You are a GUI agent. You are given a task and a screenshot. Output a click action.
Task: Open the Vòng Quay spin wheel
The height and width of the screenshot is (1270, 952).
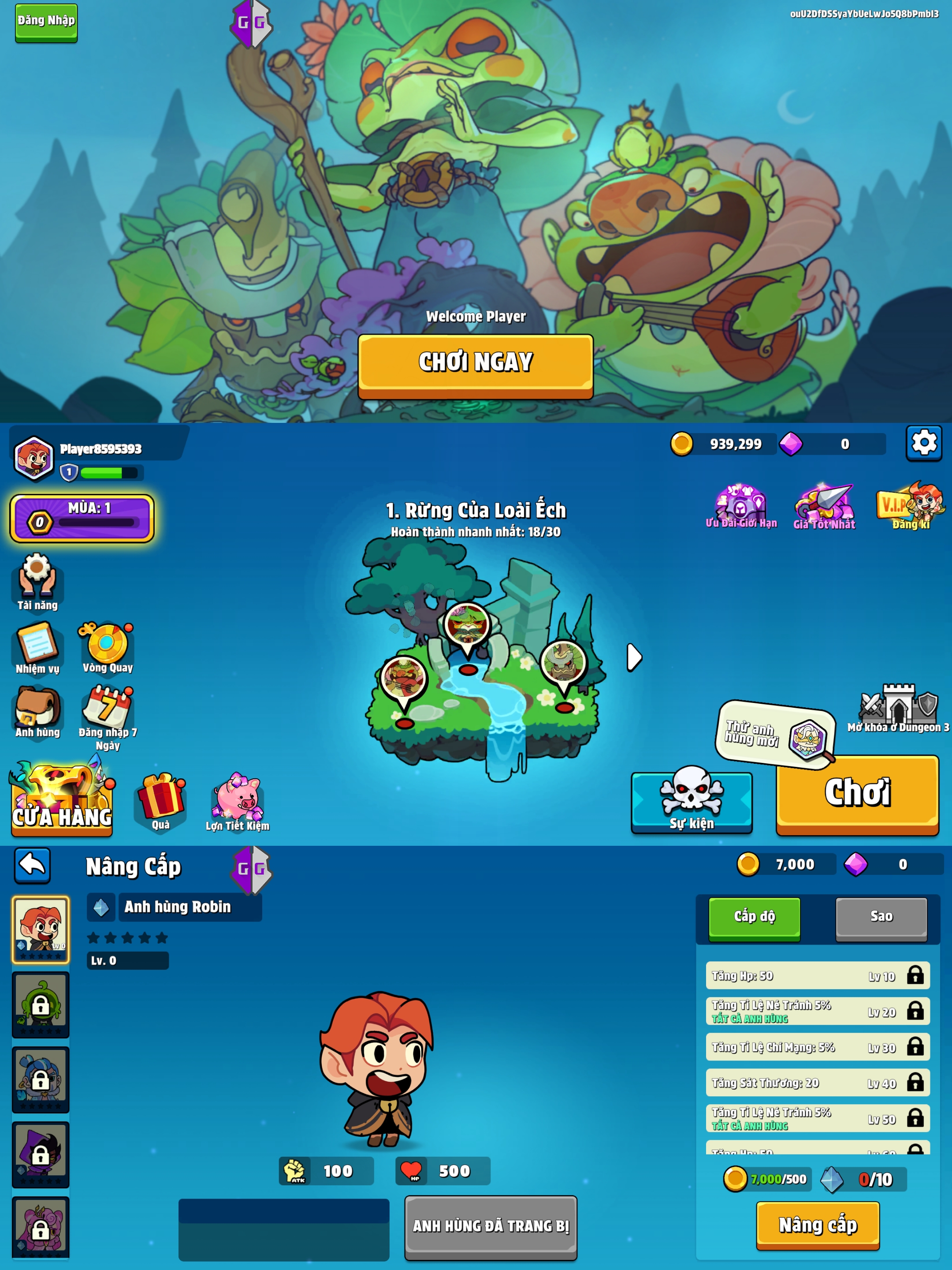[107, 647]
